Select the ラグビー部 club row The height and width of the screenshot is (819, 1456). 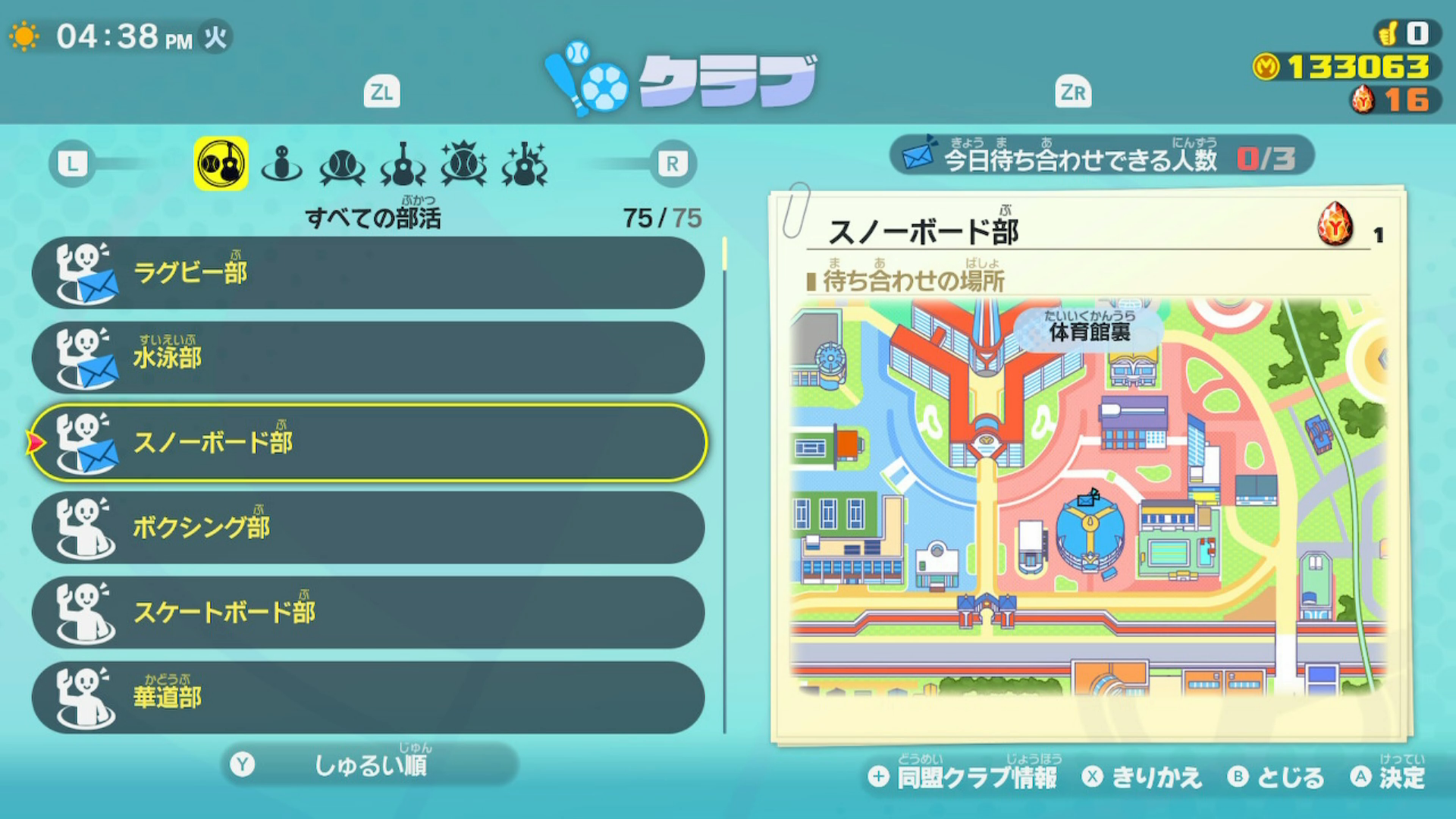coord(368,273)
